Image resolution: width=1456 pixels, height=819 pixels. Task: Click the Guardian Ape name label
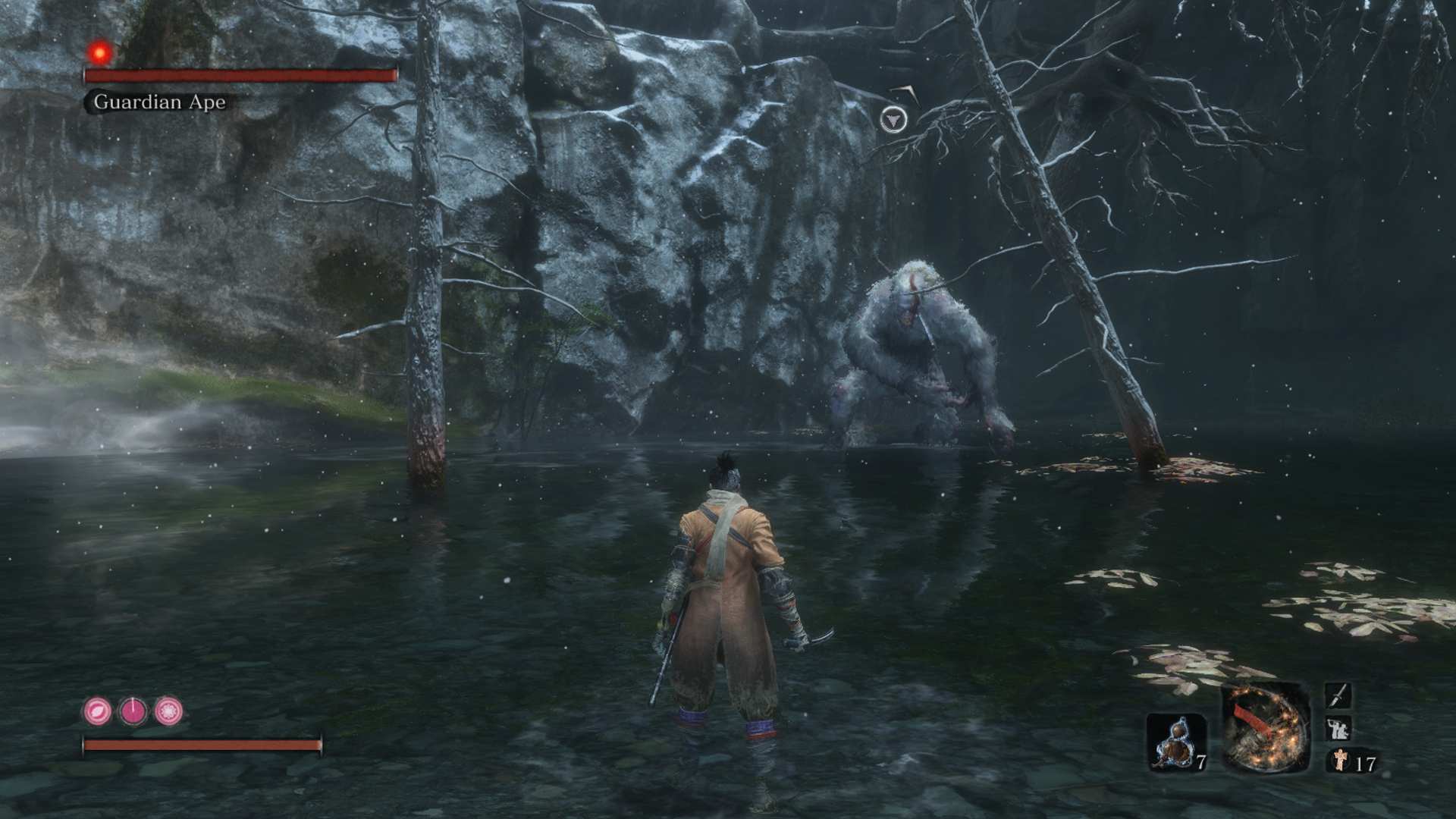158,102
